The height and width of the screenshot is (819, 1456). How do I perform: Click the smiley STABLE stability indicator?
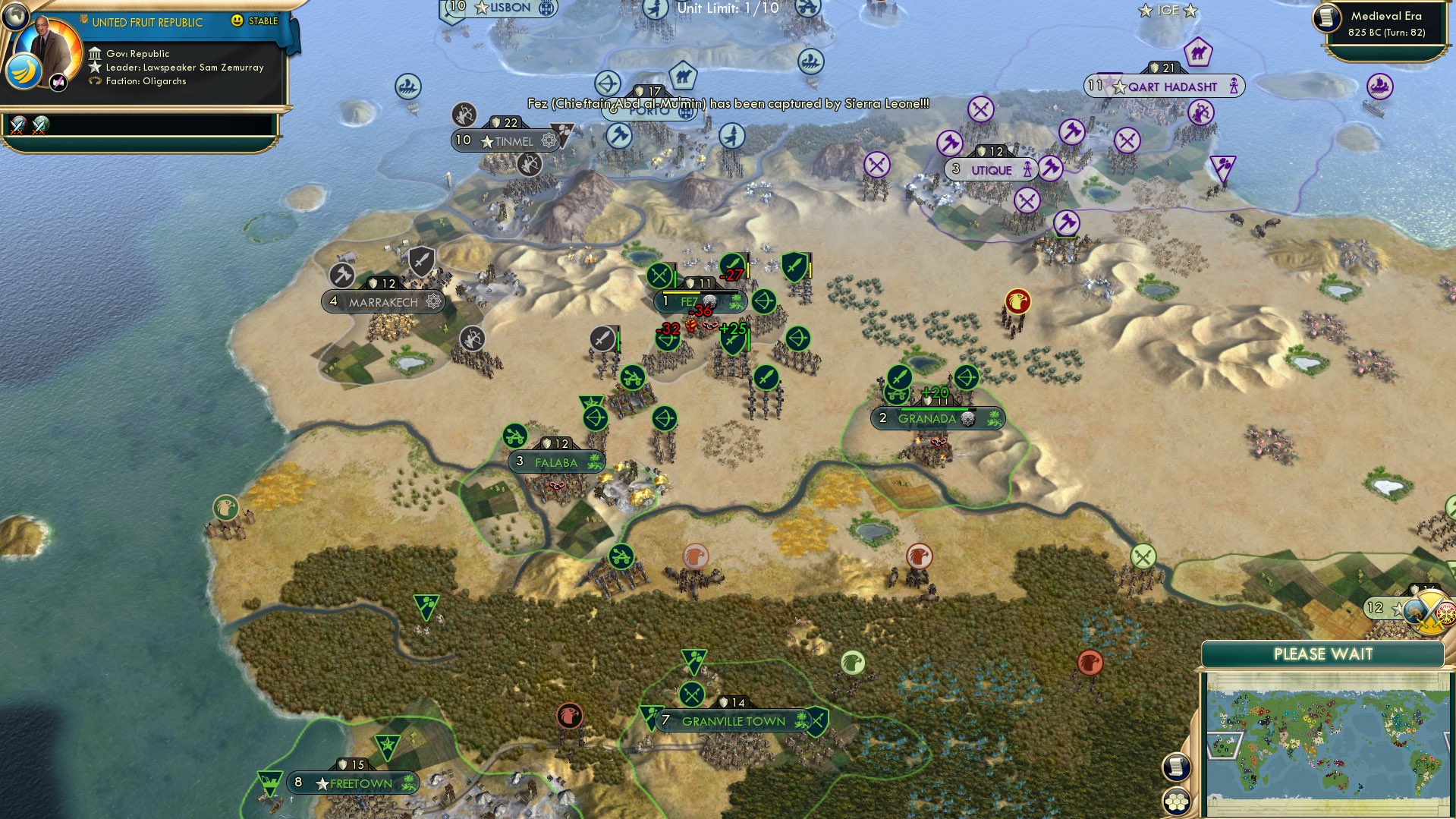pos(237,20)
